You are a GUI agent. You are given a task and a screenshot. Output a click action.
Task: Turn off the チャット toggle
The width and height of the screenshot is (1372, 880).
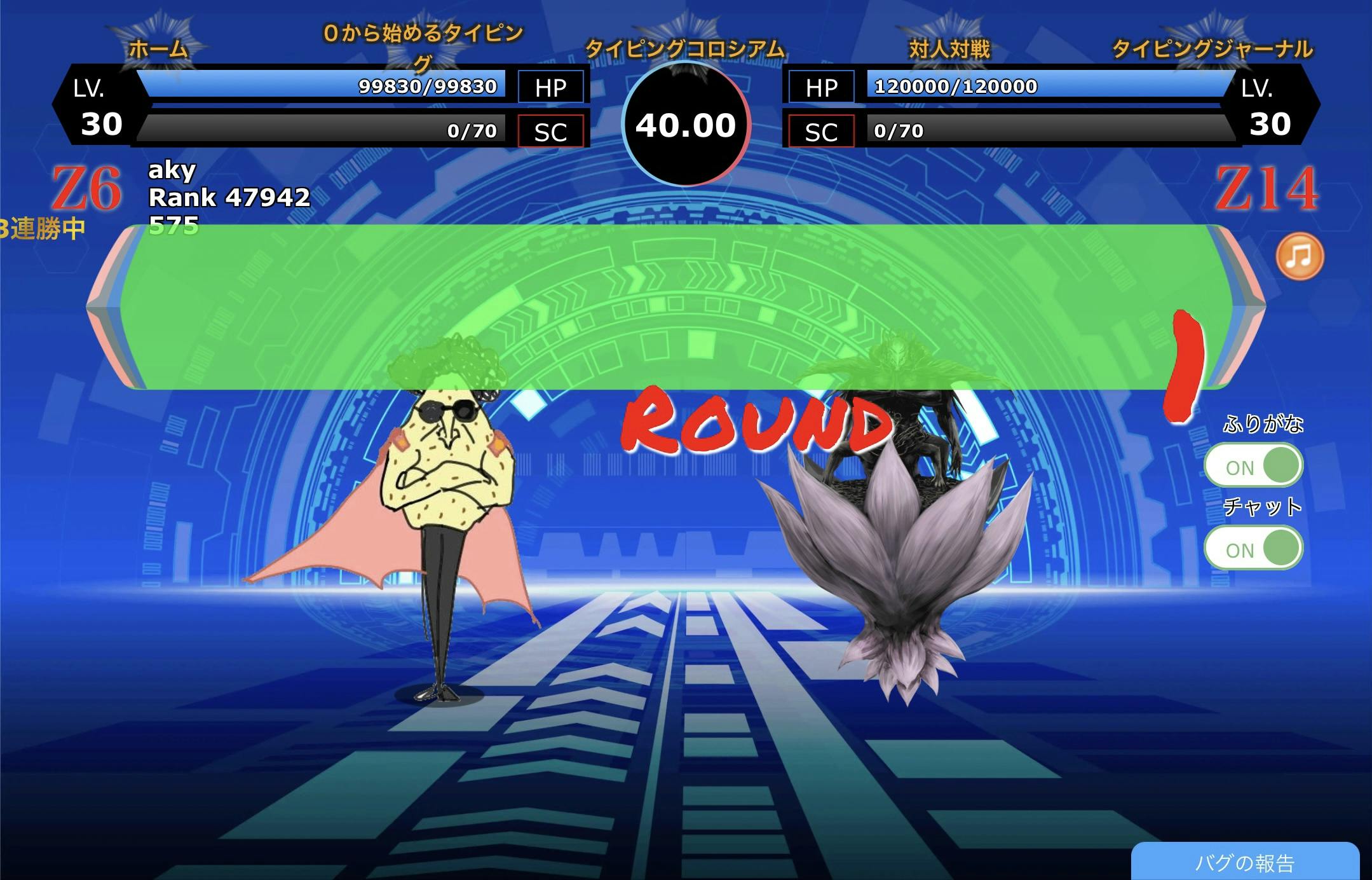[1253, 548]
